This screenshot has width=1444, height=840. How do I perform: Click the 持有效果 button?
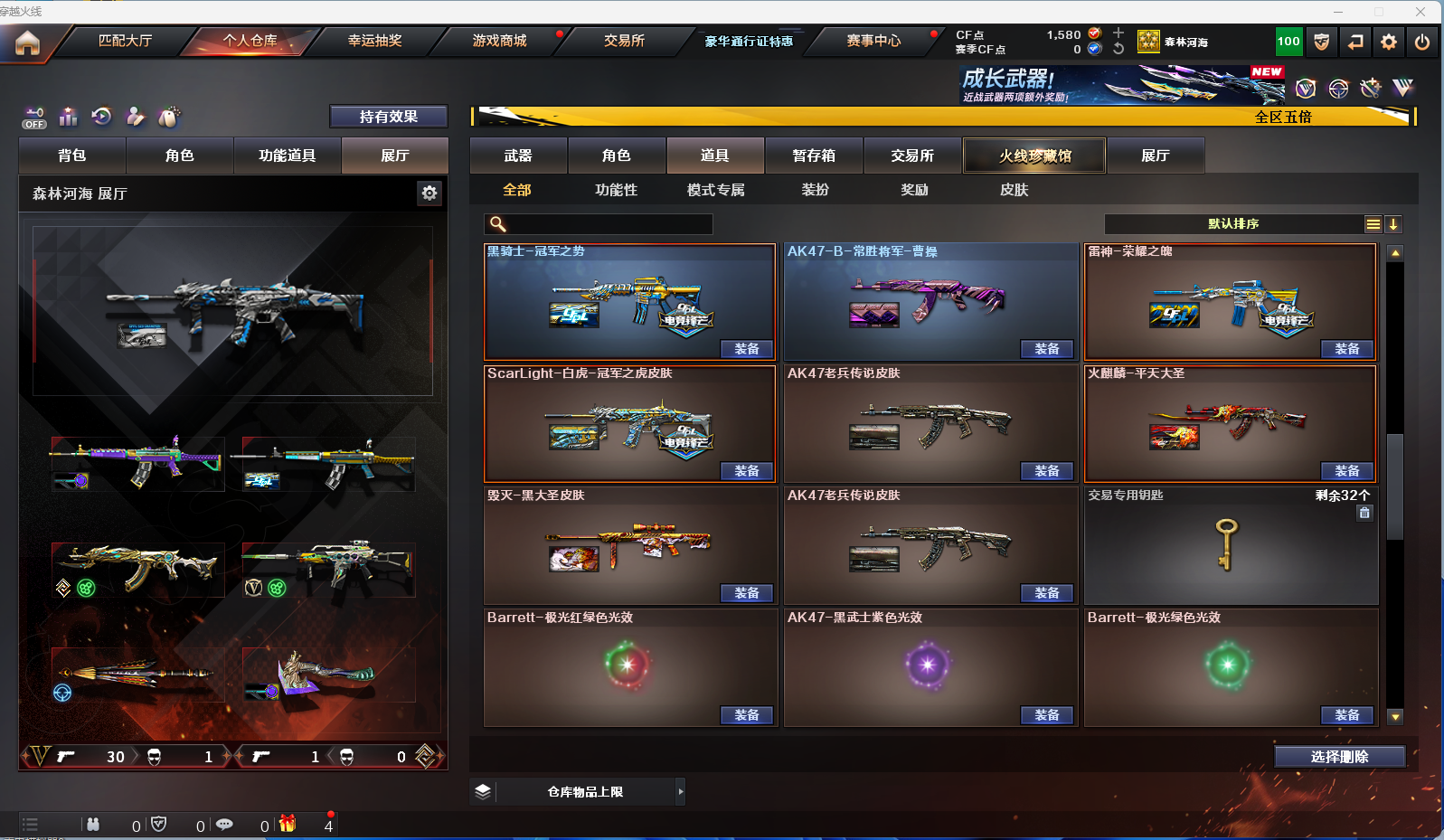pyautogui.click(x=388, y=117)
